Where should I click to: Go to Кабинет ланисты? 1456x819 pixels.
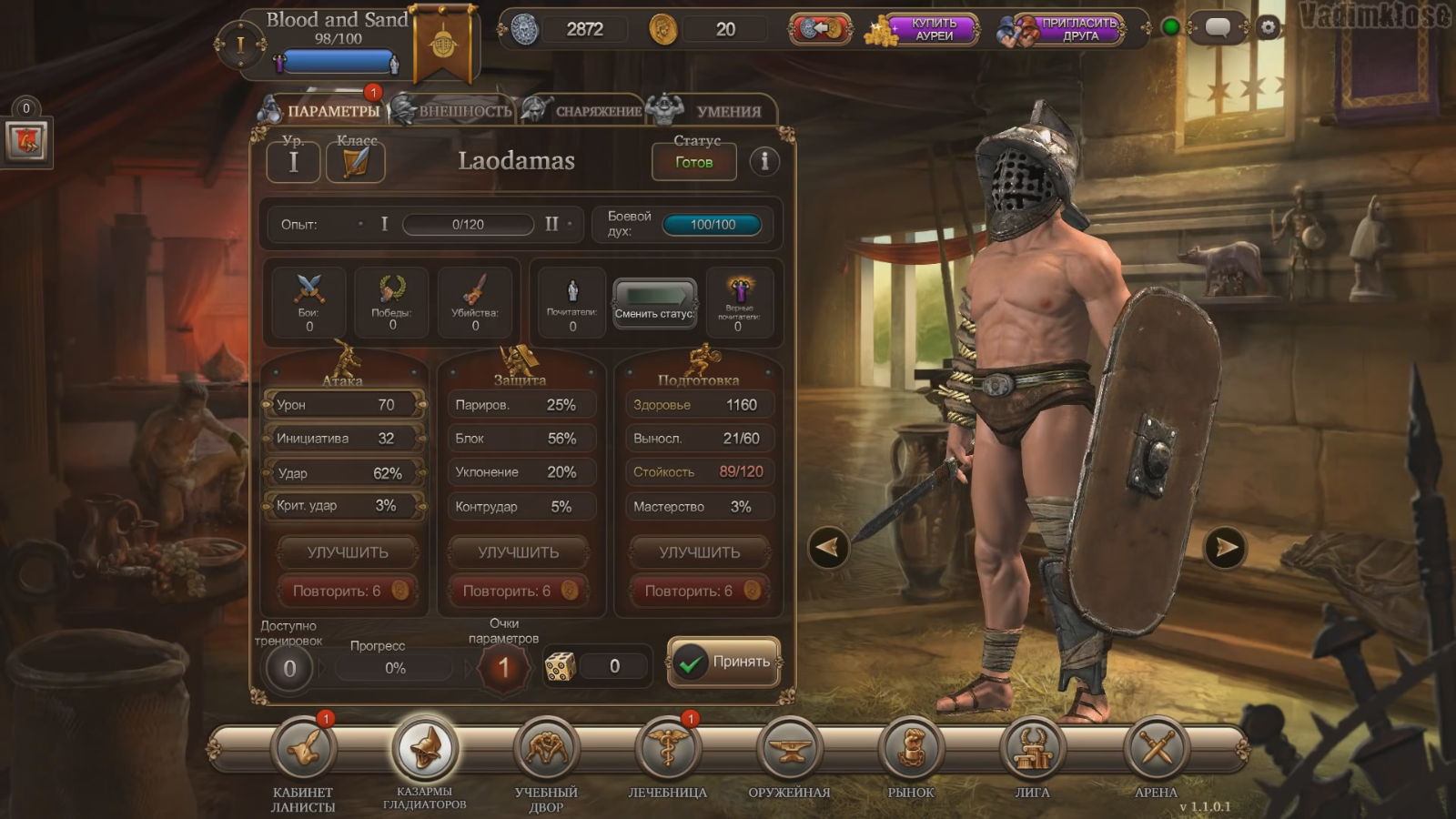click(304, 749)
